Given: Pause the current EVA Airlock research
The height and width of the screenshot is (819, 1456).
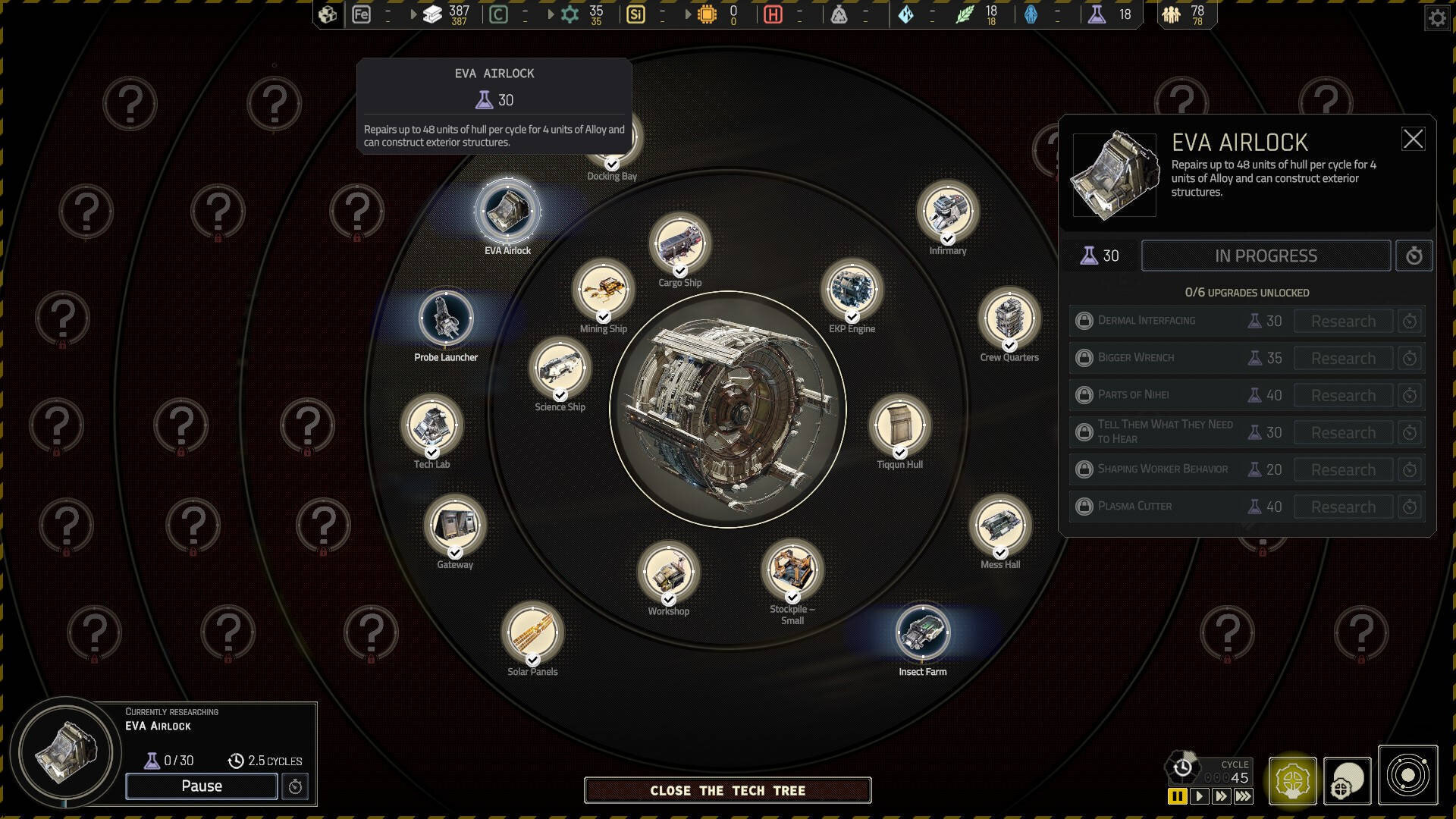Looking at the screenshot, I should coord(201,786).
